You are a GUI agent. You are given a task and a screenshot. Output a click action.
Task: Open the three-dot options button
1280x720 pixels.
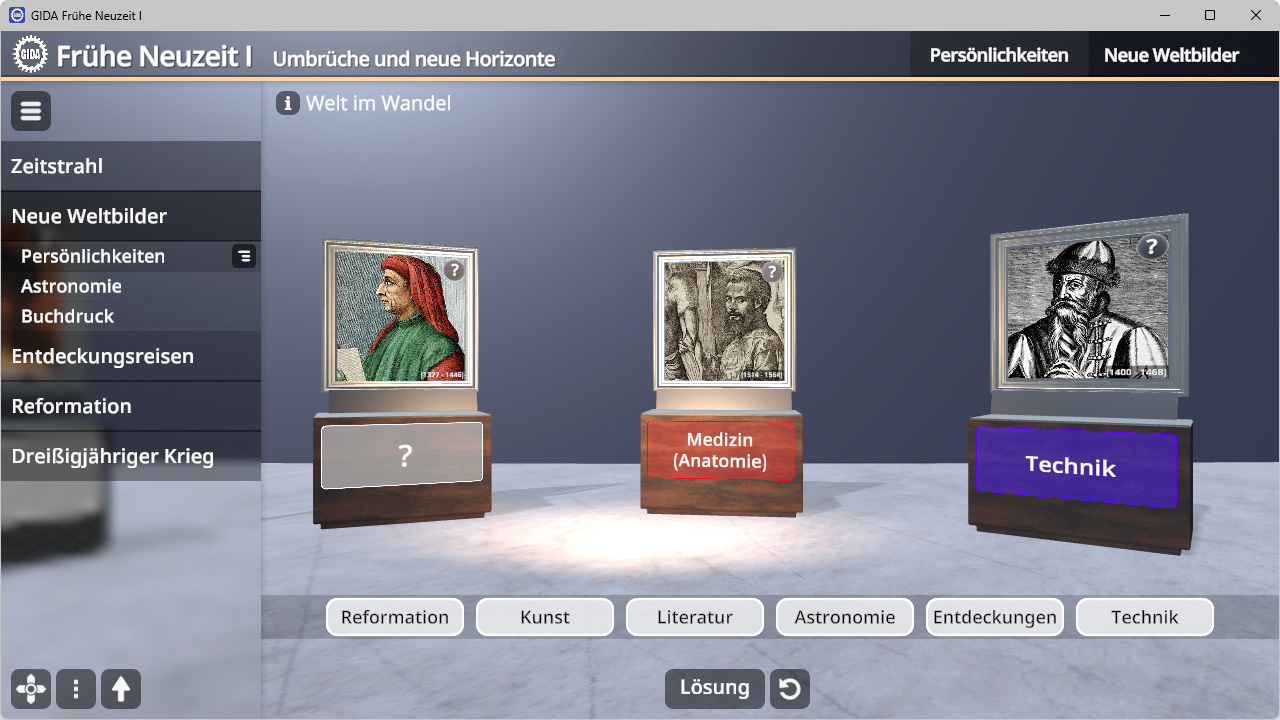click(76, 689)
